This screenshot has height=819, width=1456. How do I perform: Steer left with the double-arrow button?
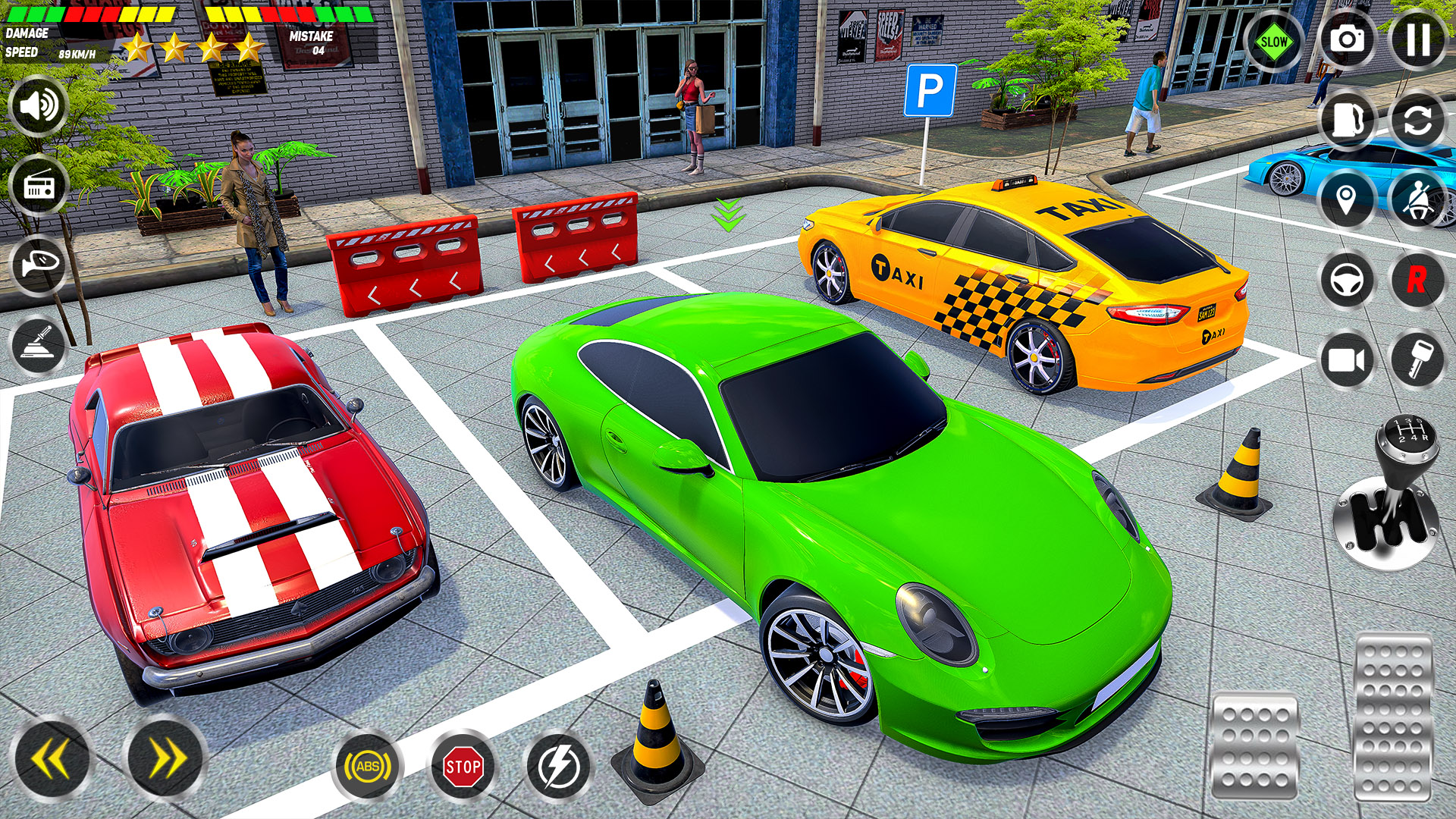pyautogui.click(x=49, y=758)
